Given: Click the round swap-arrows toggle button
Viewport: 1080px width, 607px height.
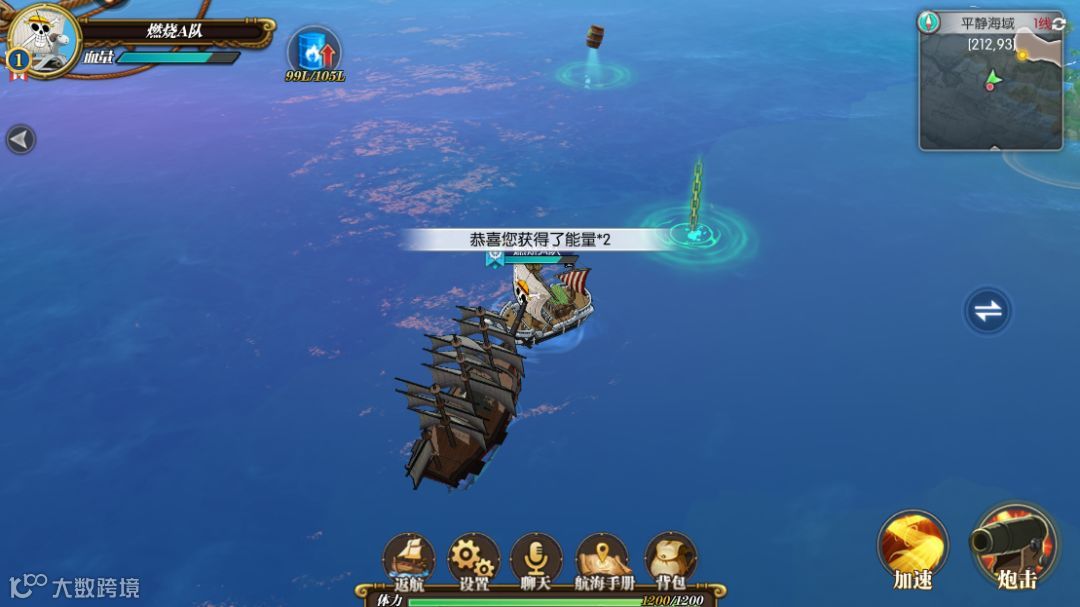Looking at the screenshot, I should tap(988, 311).
